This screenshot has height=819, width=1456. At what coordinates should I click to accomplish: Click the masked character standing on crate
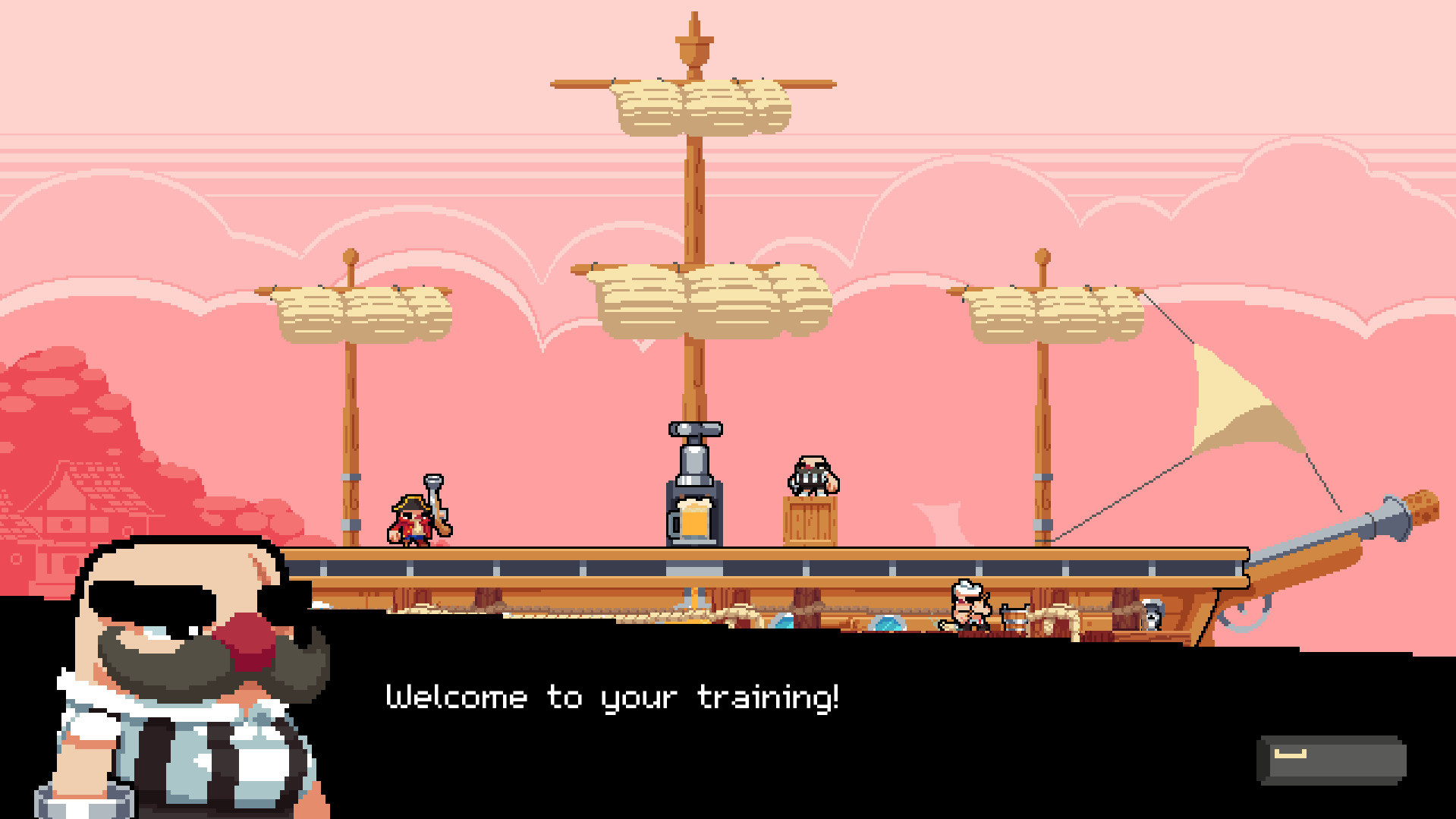click(x=811, y=474)
